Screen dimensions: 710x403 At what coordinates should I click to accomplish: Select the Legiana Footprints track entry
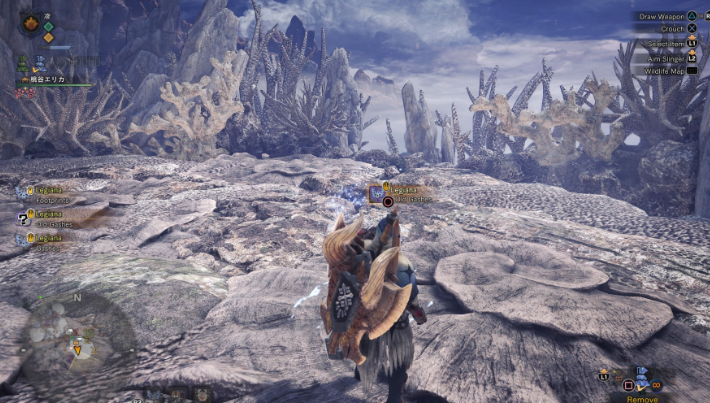click(45, 194)
